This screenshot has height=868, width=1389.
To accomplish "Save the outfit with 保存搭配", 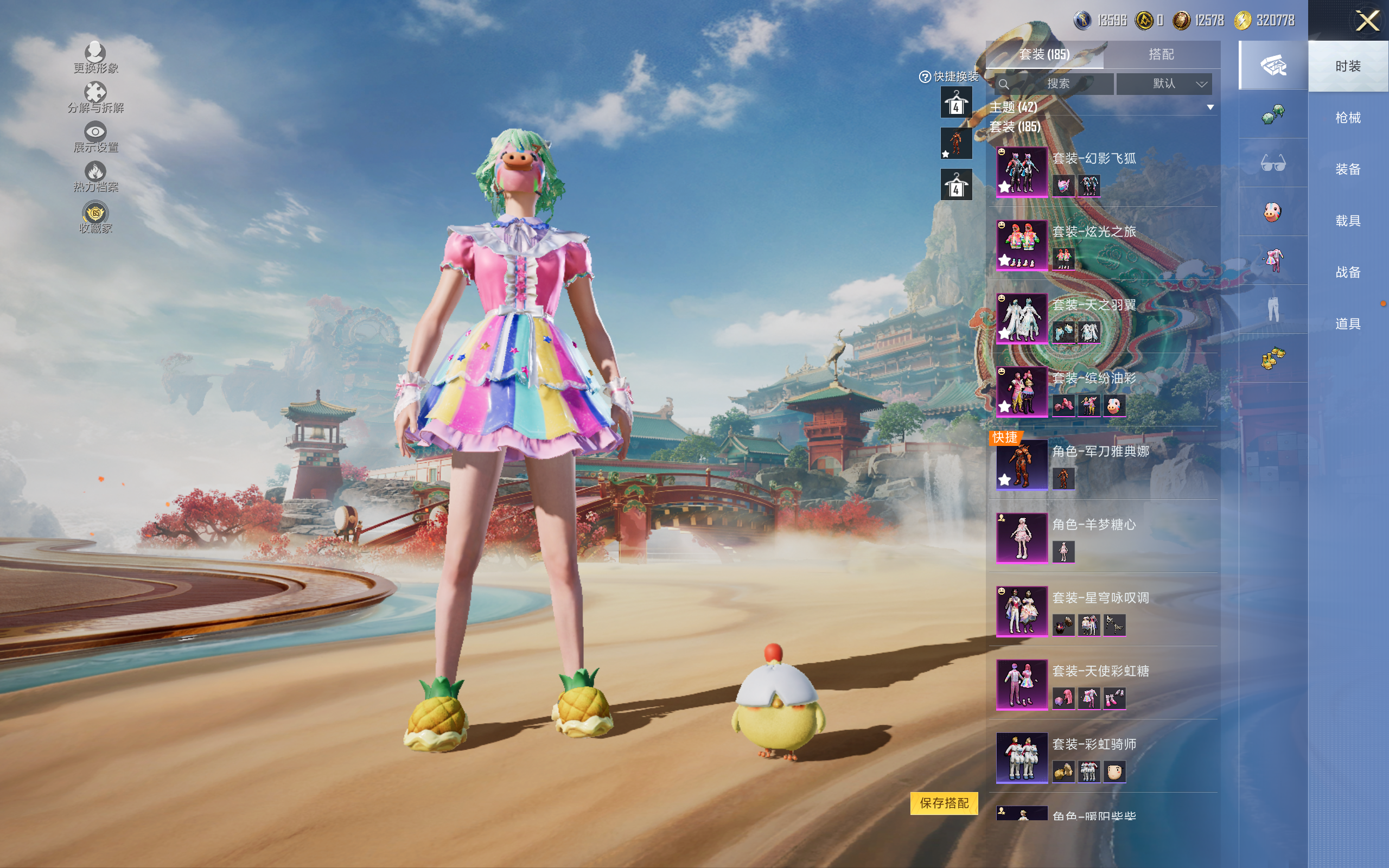I will [x=944, y=803].
